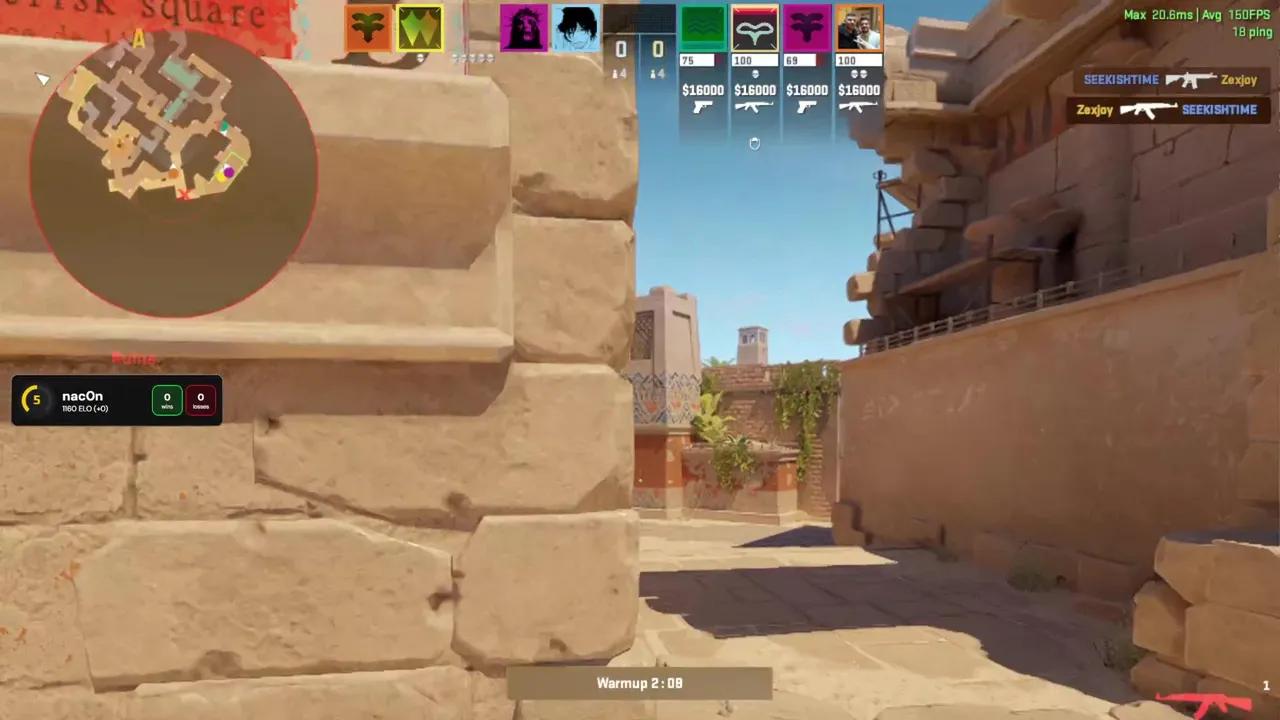The width and height of the screenshot is (1280, 720).
Task: Click the defuse kit shield icon below the scoreboard
Action: click(x=755, y=143)
